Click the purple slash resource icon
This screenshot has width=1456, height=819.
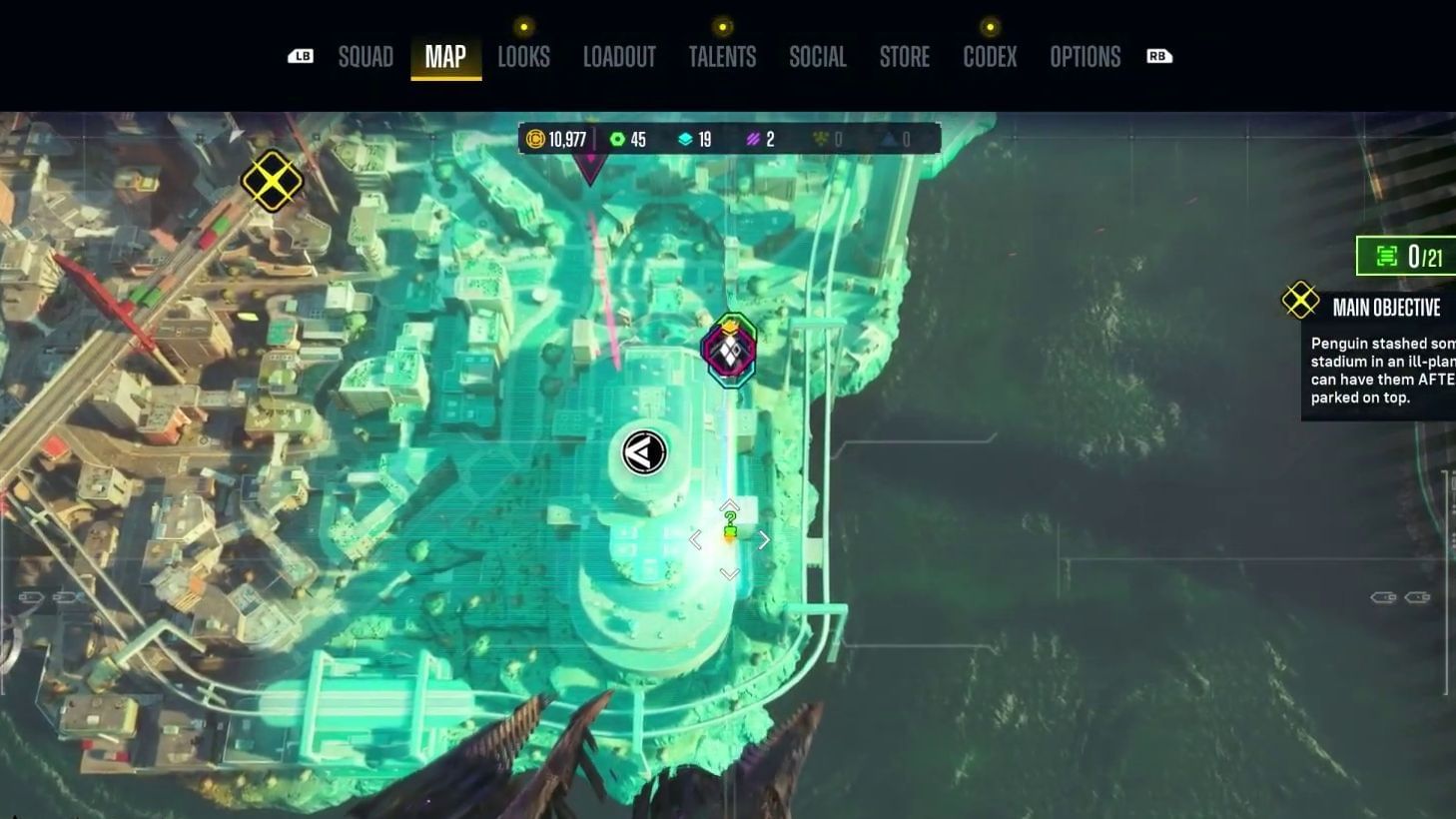[752, 139]
